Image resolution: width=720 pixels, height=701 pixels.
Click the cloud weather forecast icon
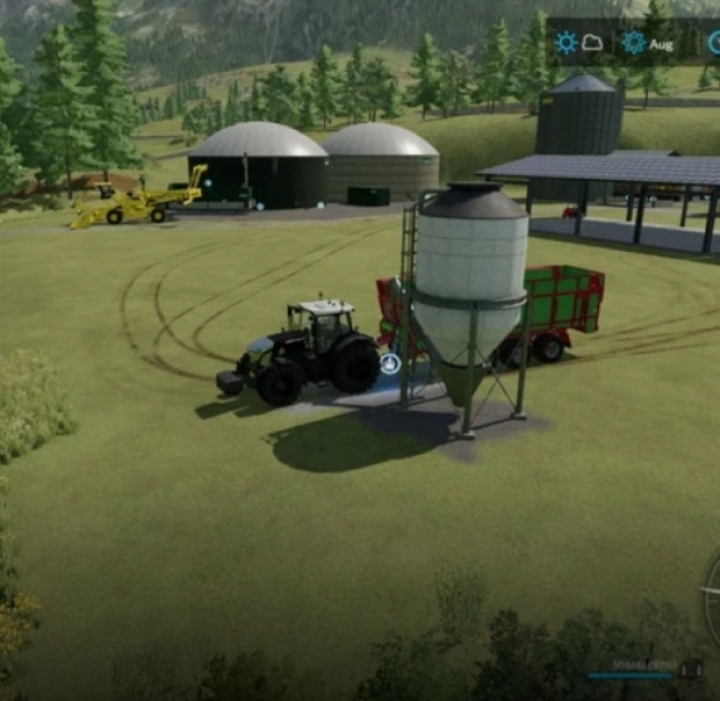coord(593,43)
